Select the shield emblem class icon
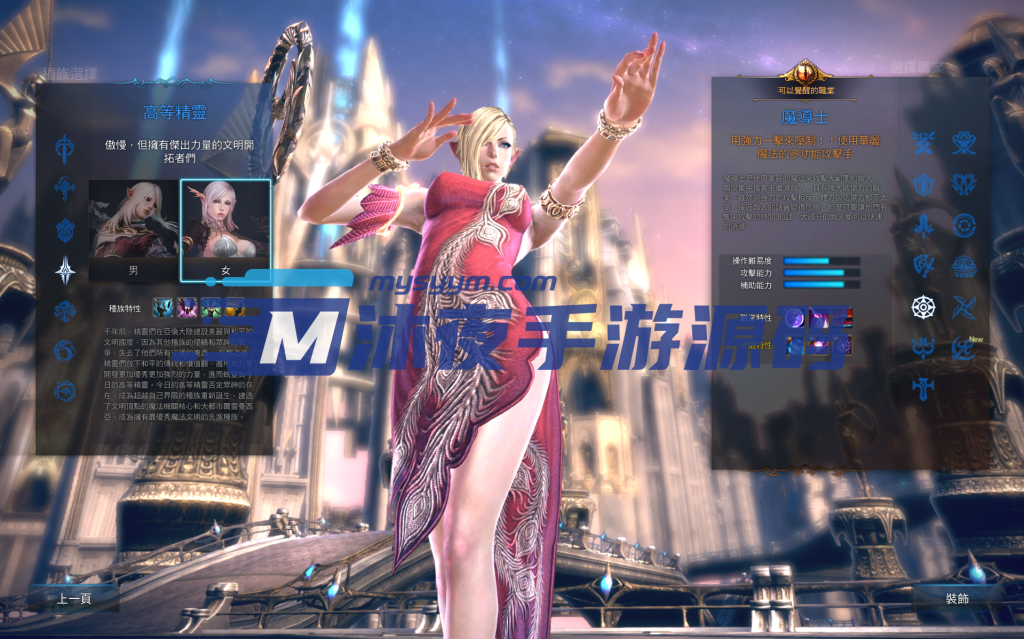The height and width of the screenshot is (639, 1024). click(923, 184)
